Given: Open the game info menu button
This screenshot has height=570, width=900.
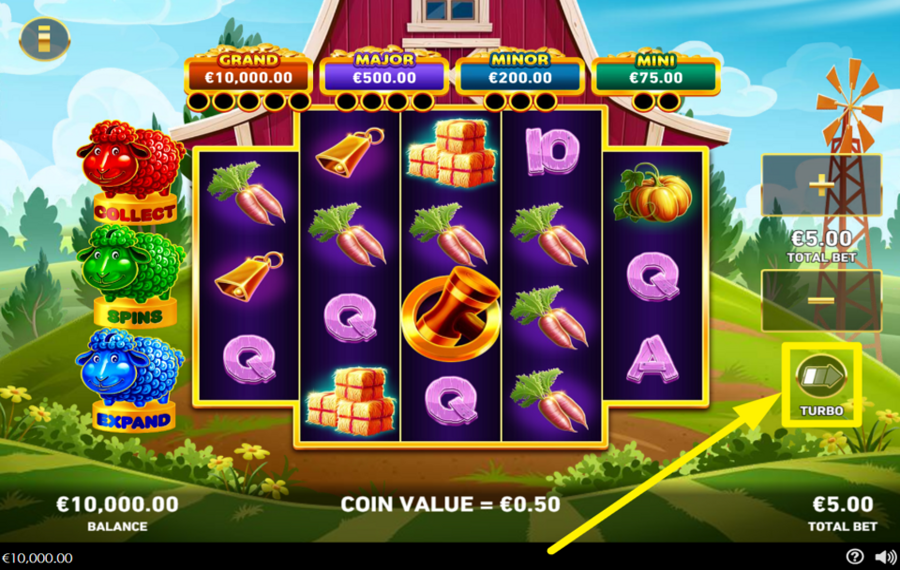Looking at the screenshot, I should 44,39.
